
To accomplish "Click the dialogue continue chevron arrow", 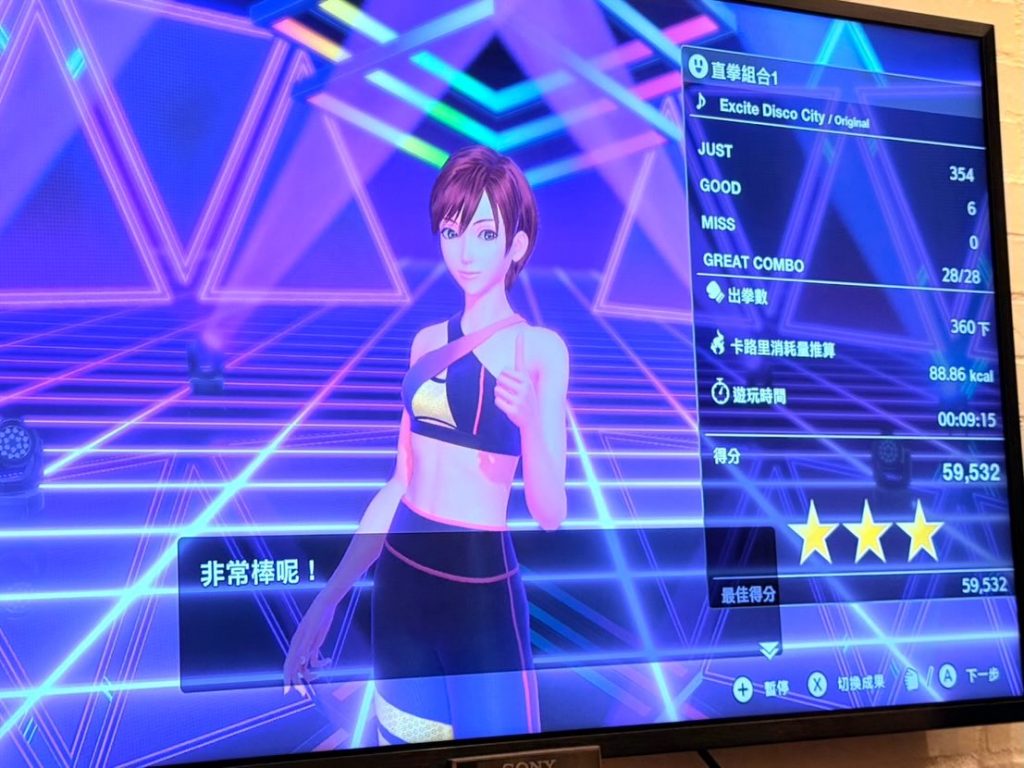I will point(768,651).
